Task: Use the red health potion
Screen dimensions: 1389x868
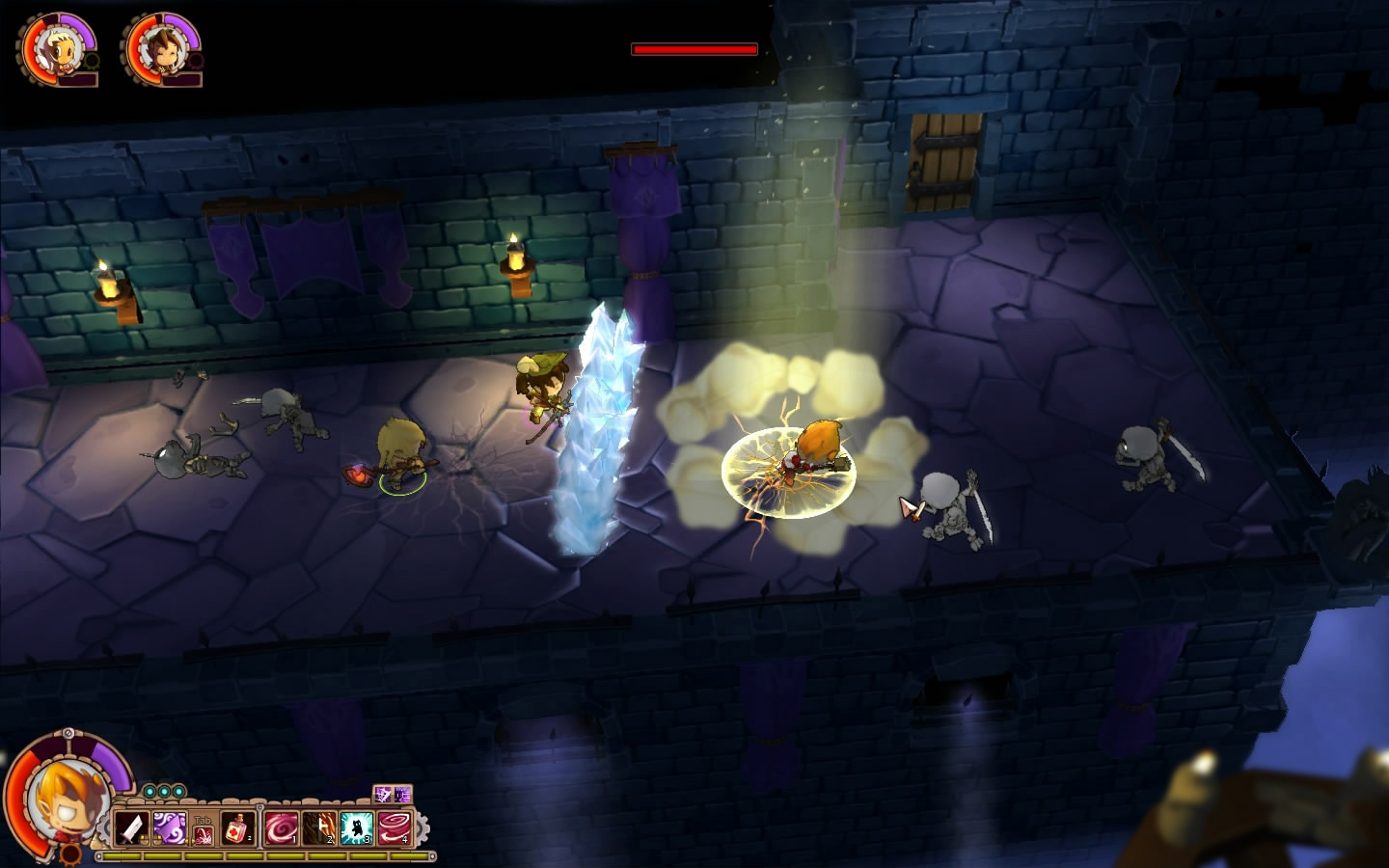Action: pos(239,828)
